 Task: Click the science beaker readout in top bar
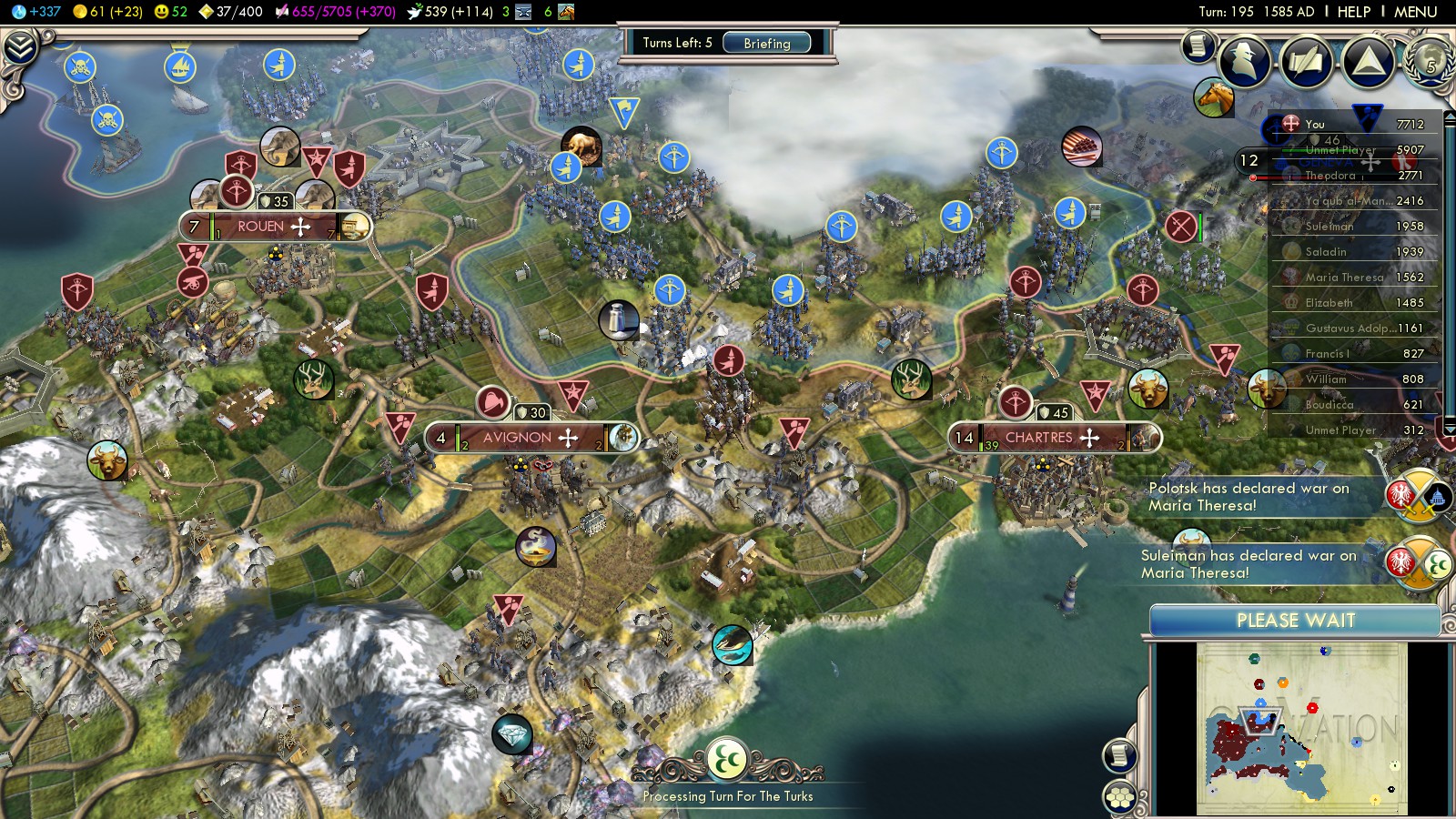coord(36,12)
